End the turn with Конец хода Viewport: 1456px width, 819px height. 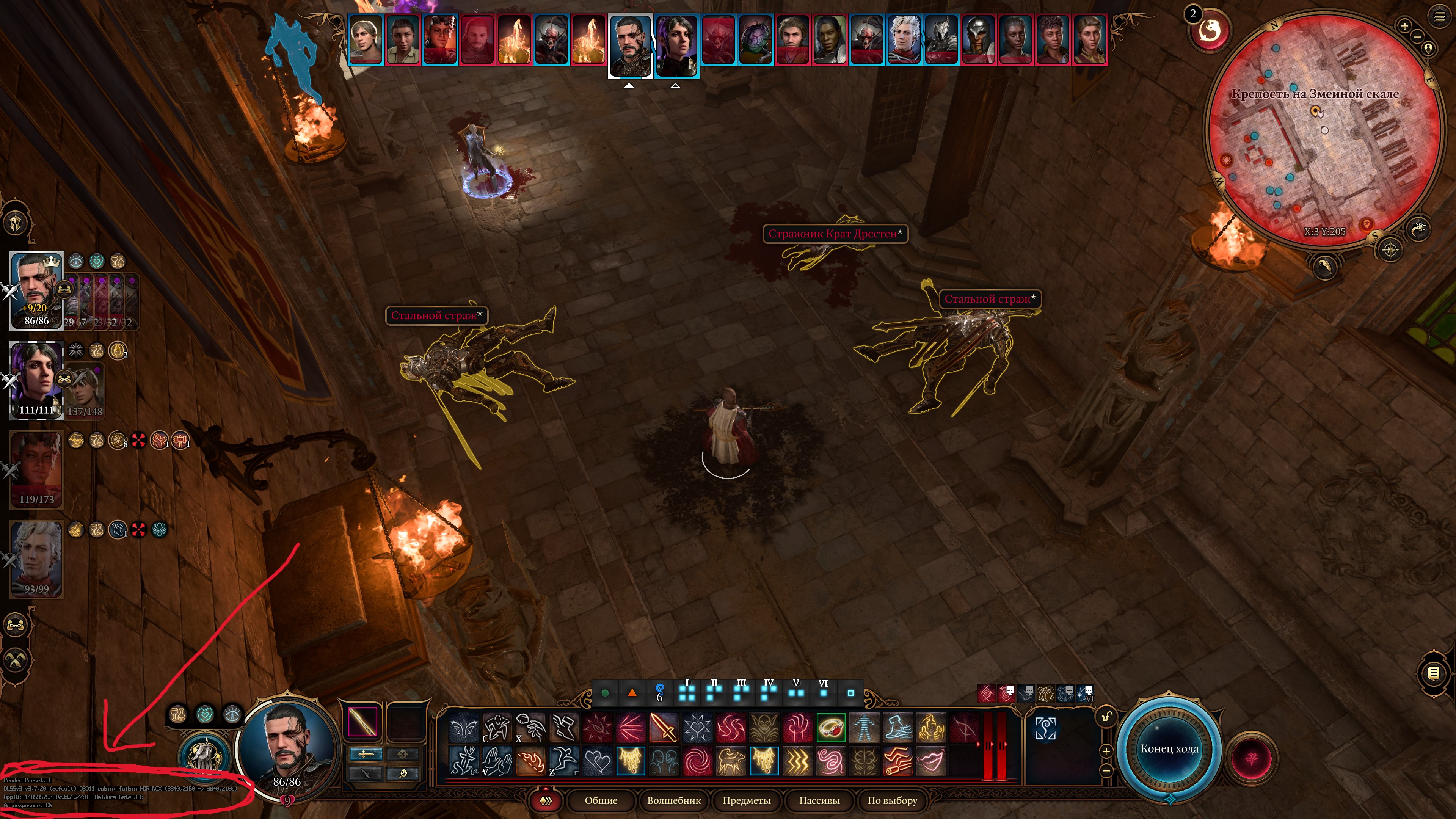[x=1168, y=748]
